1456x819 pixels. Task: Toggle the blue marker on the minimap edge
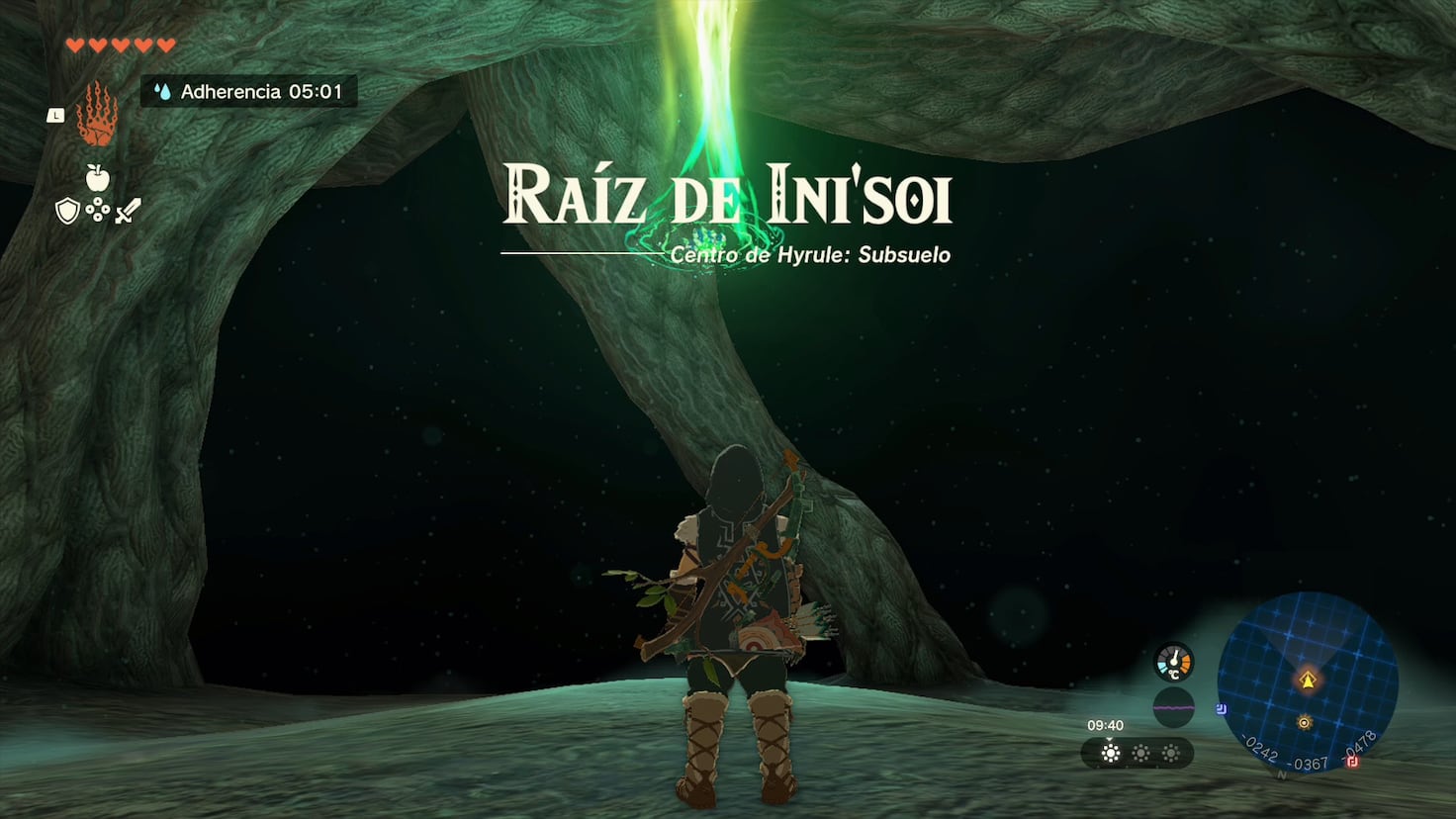pyautogui.click(x=1221, y=708)
